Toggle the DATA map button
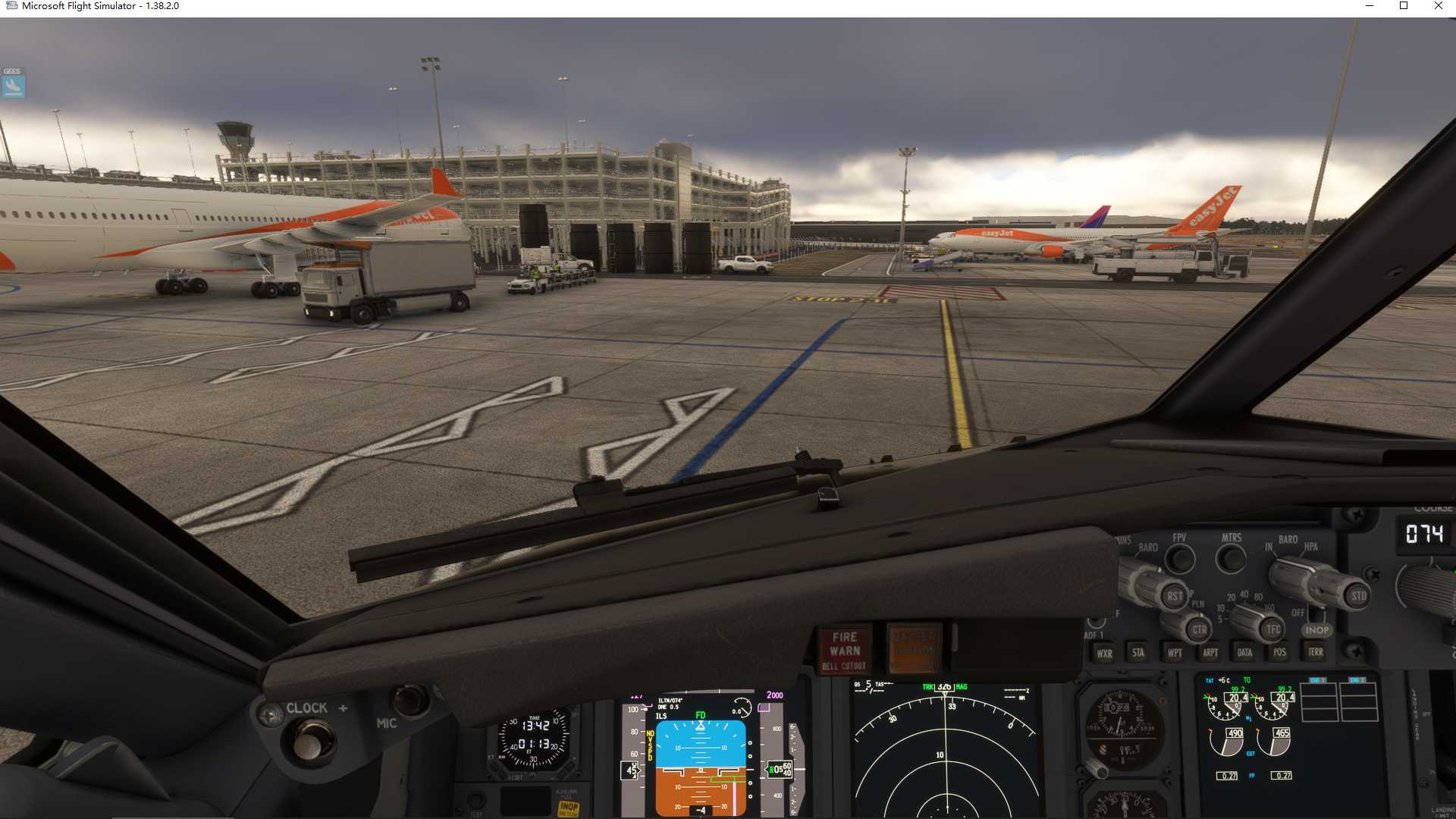1456x819 pixels. [x=1244, y=652]
